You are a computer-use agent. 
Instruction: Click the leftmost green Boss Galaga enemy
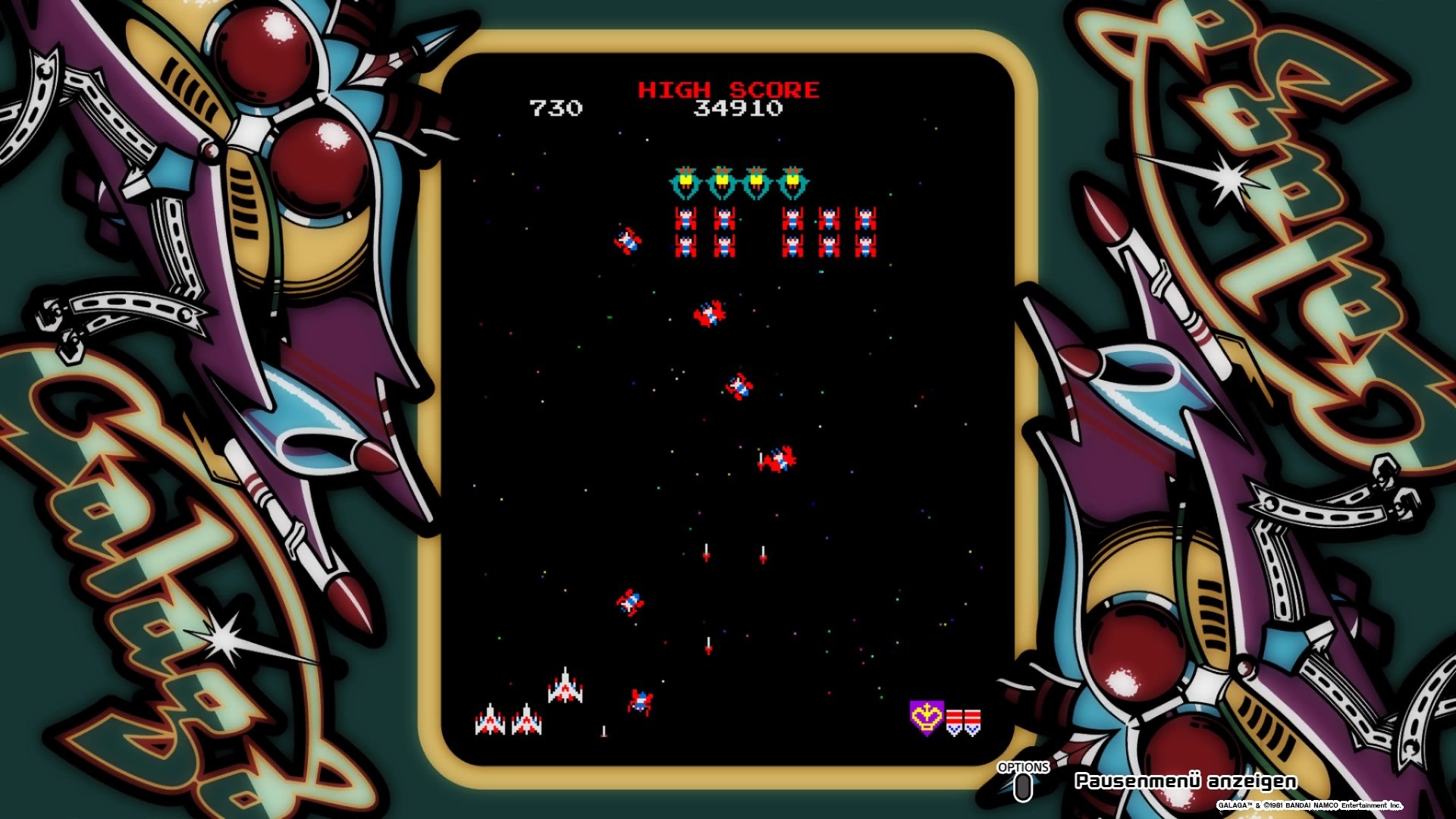click(x=686, y=180)
